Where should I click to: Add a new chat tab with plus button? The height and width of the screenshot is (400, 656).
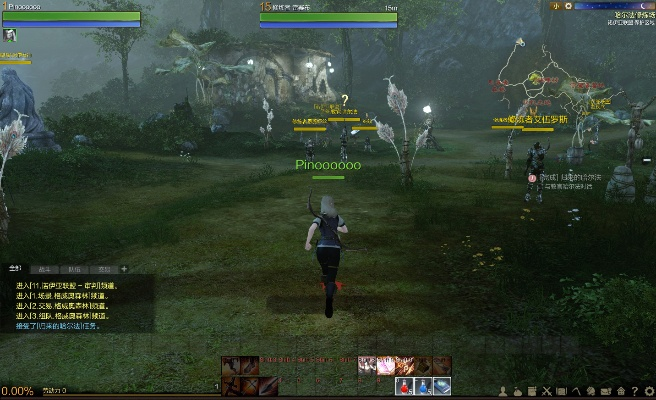(x=124, y=269)
